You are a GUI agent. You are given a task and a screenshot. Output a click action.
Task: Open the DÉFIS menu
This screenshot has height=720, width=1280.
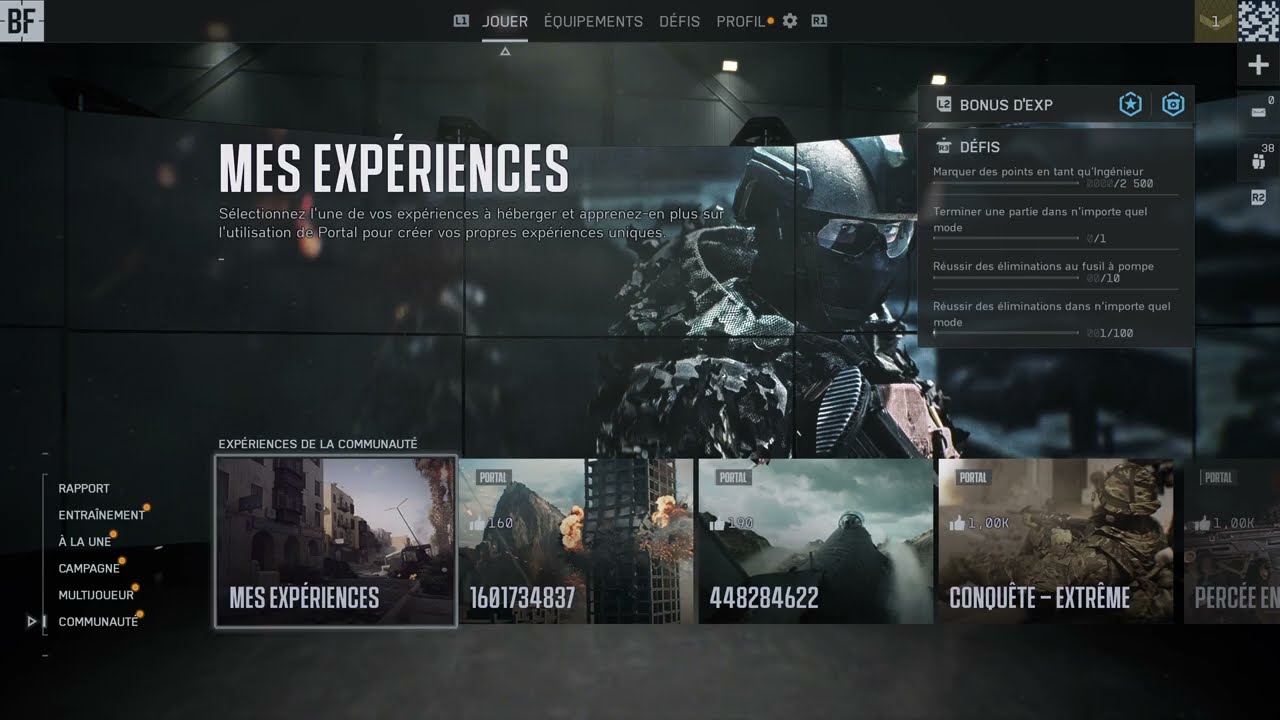[679, 21]
